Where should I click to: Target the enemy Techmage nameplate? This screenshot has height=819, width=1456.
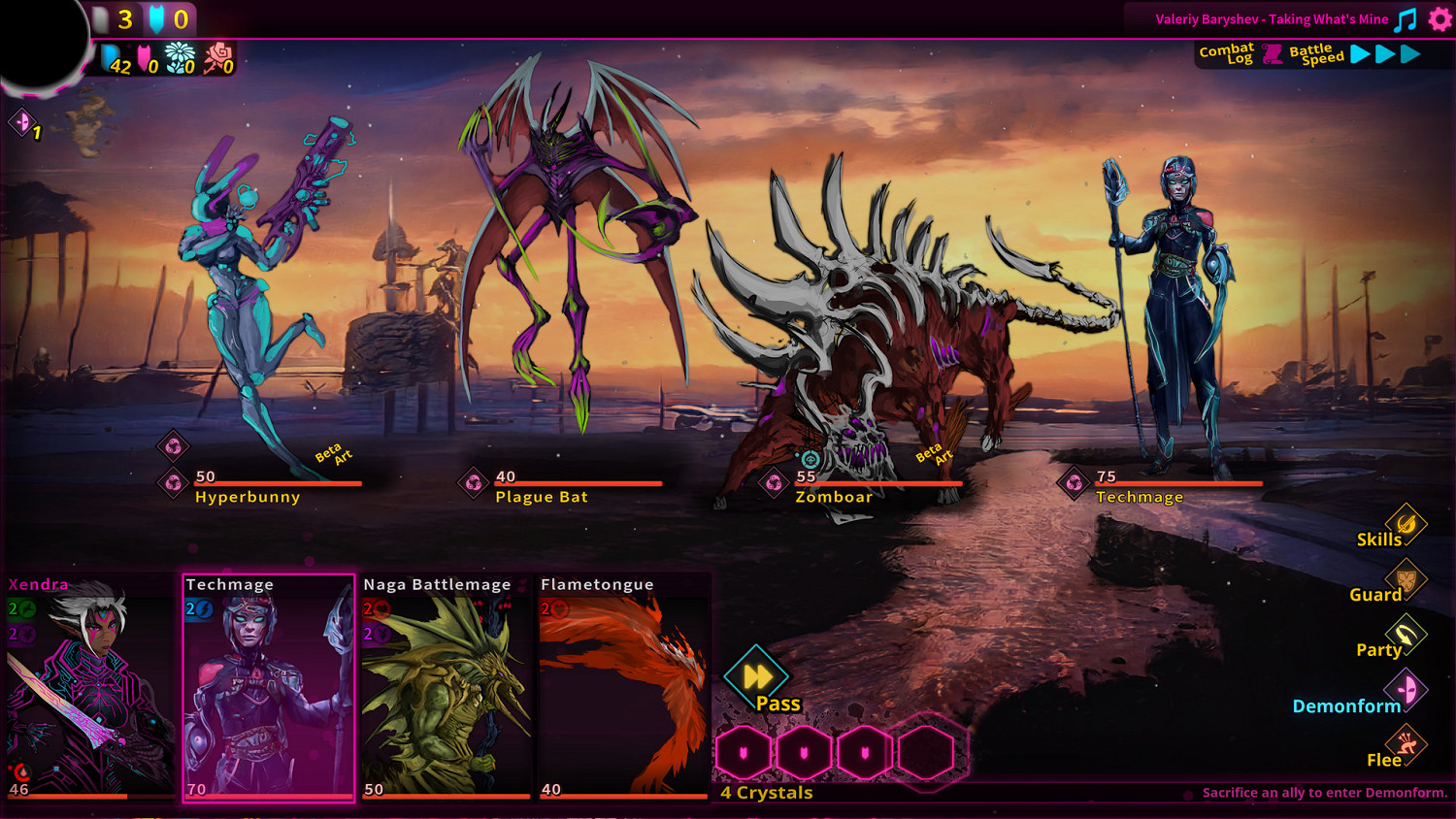click(1140, 497)
